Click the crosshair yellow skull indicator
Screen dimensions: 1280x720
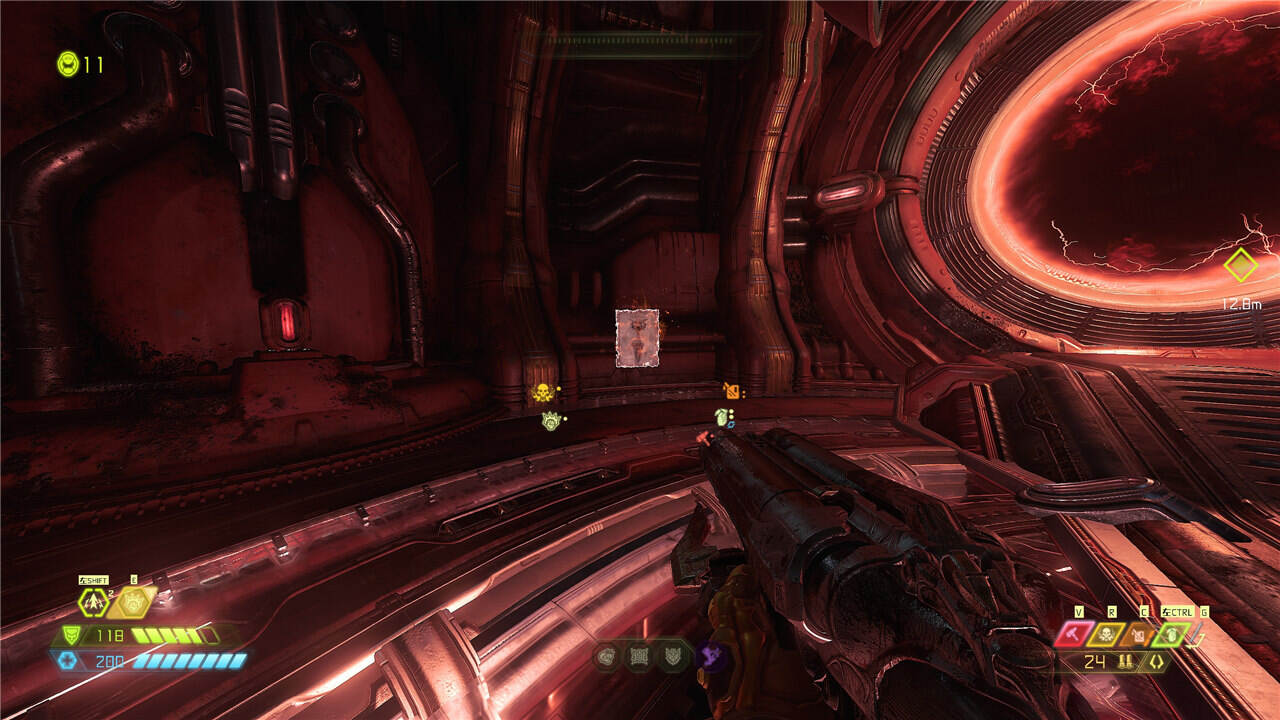(542, 392)
